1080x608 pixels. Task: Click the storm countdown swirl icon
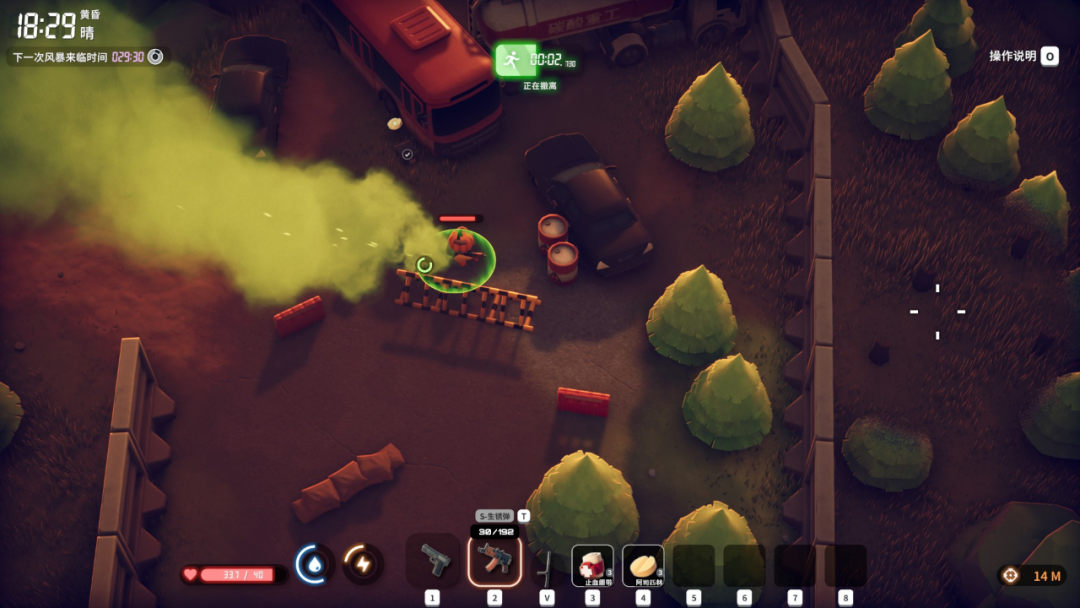tap(155, 57)
